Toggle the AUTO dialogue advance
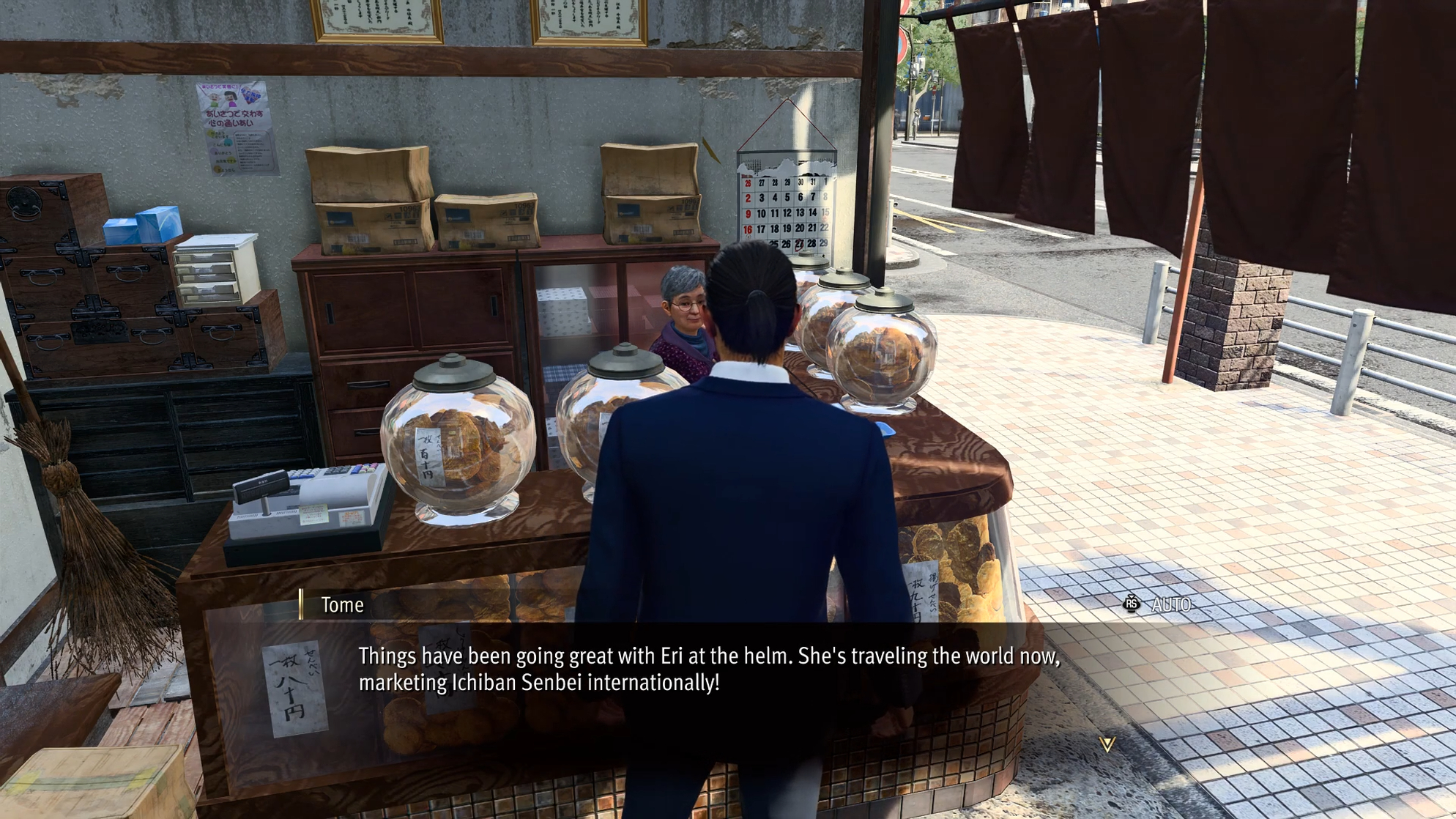1456x819 pixels. click(1158, 604)
